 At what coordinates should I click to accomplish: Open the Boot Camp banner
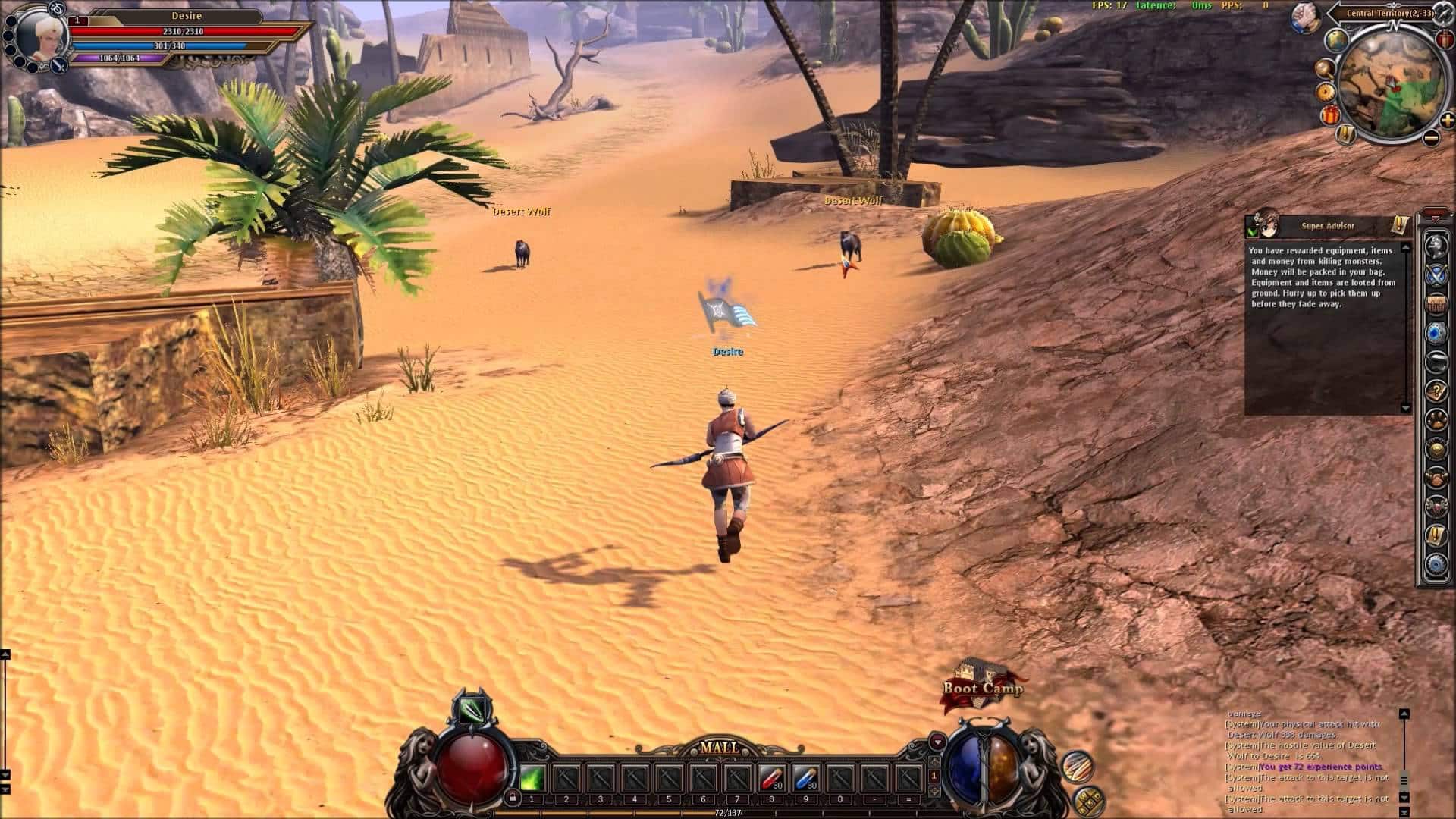(x=983, y=687)
